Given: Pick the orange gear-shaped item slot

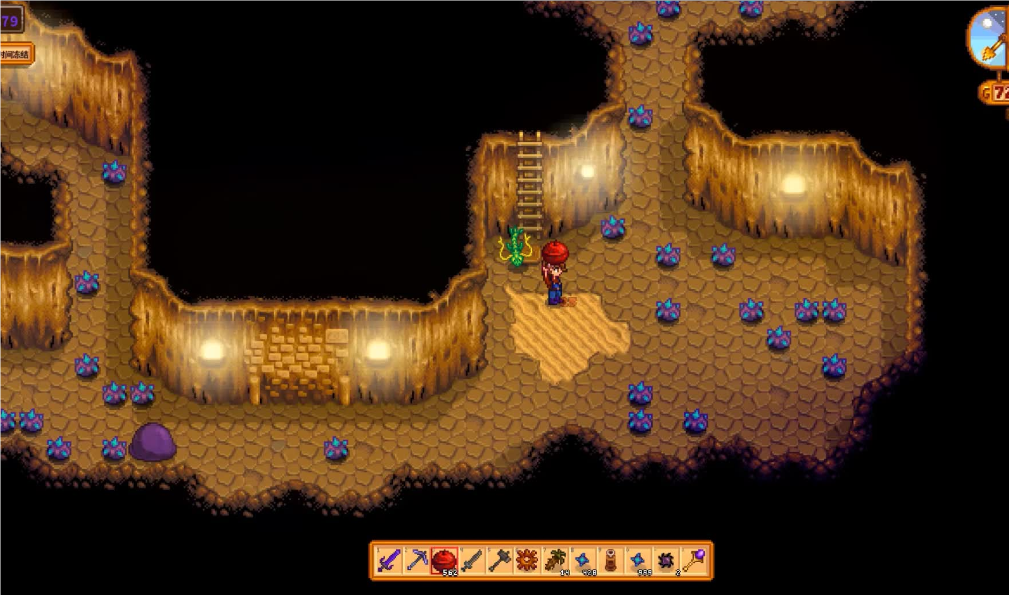Looking at the screenshot, I should point(527,560).
